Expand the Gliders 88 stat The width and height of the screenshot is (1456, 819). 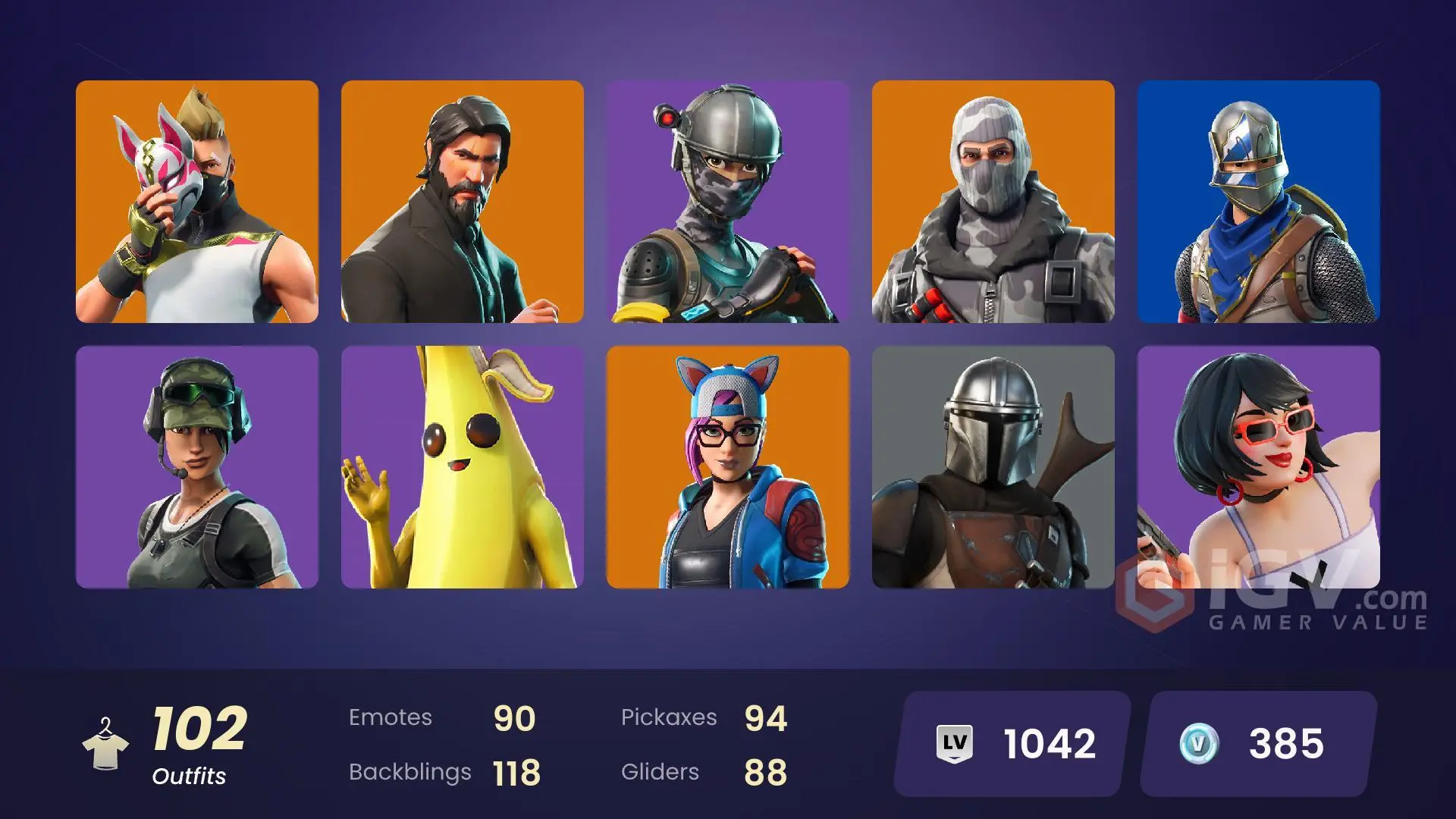[705, 772]
